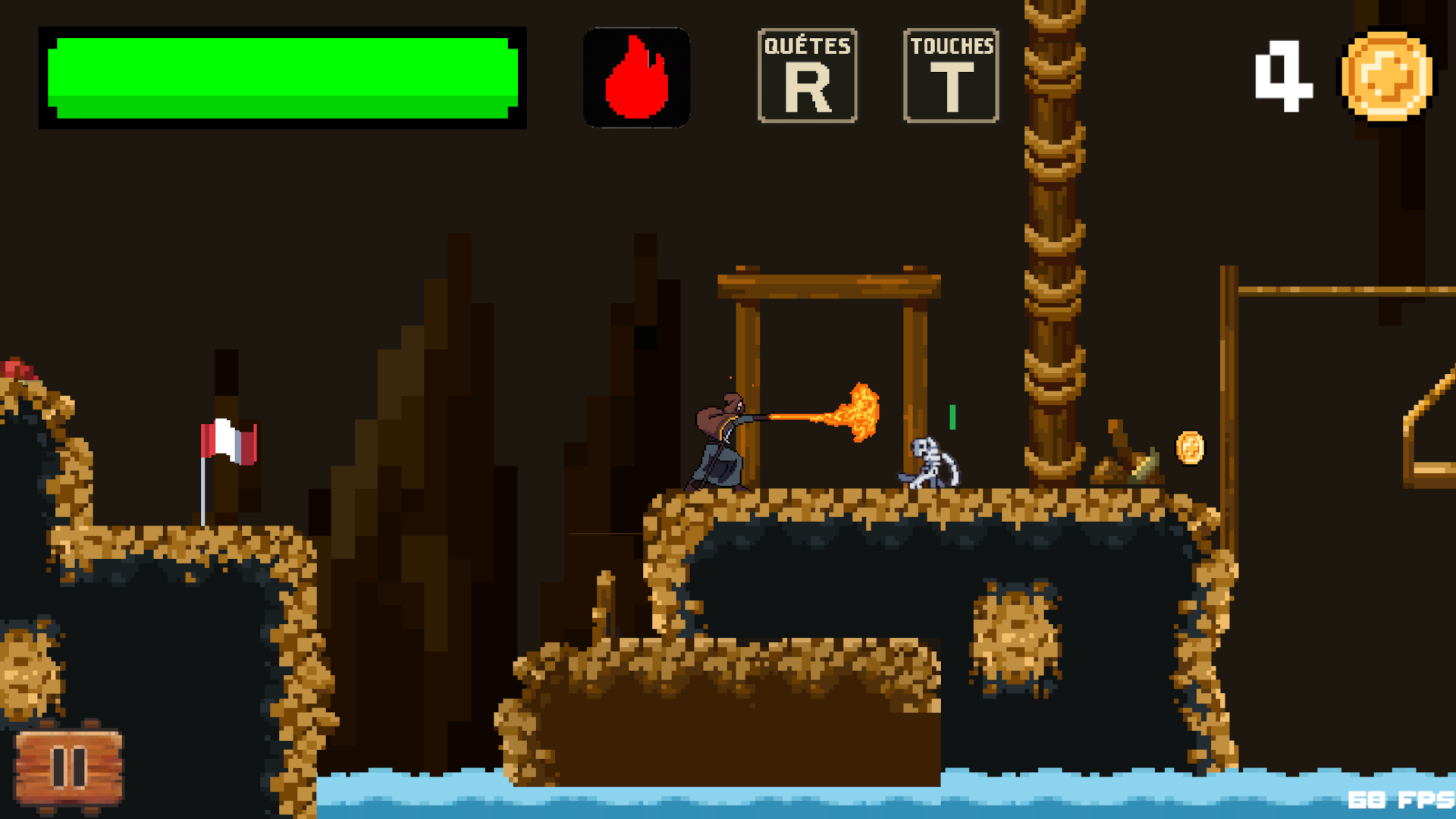The image size is (1456, 819).
Task: Toggle the flame ability active state
Action: (637, 76)
